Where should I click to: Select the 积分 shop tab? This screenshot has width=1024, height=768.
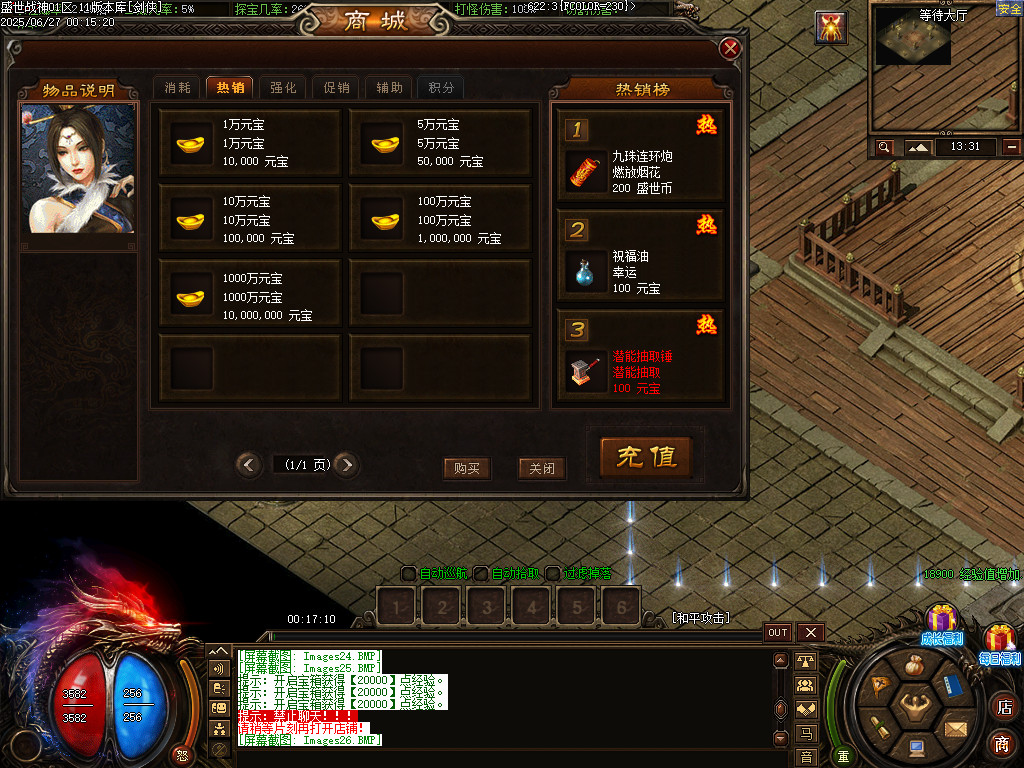(441, 88)
